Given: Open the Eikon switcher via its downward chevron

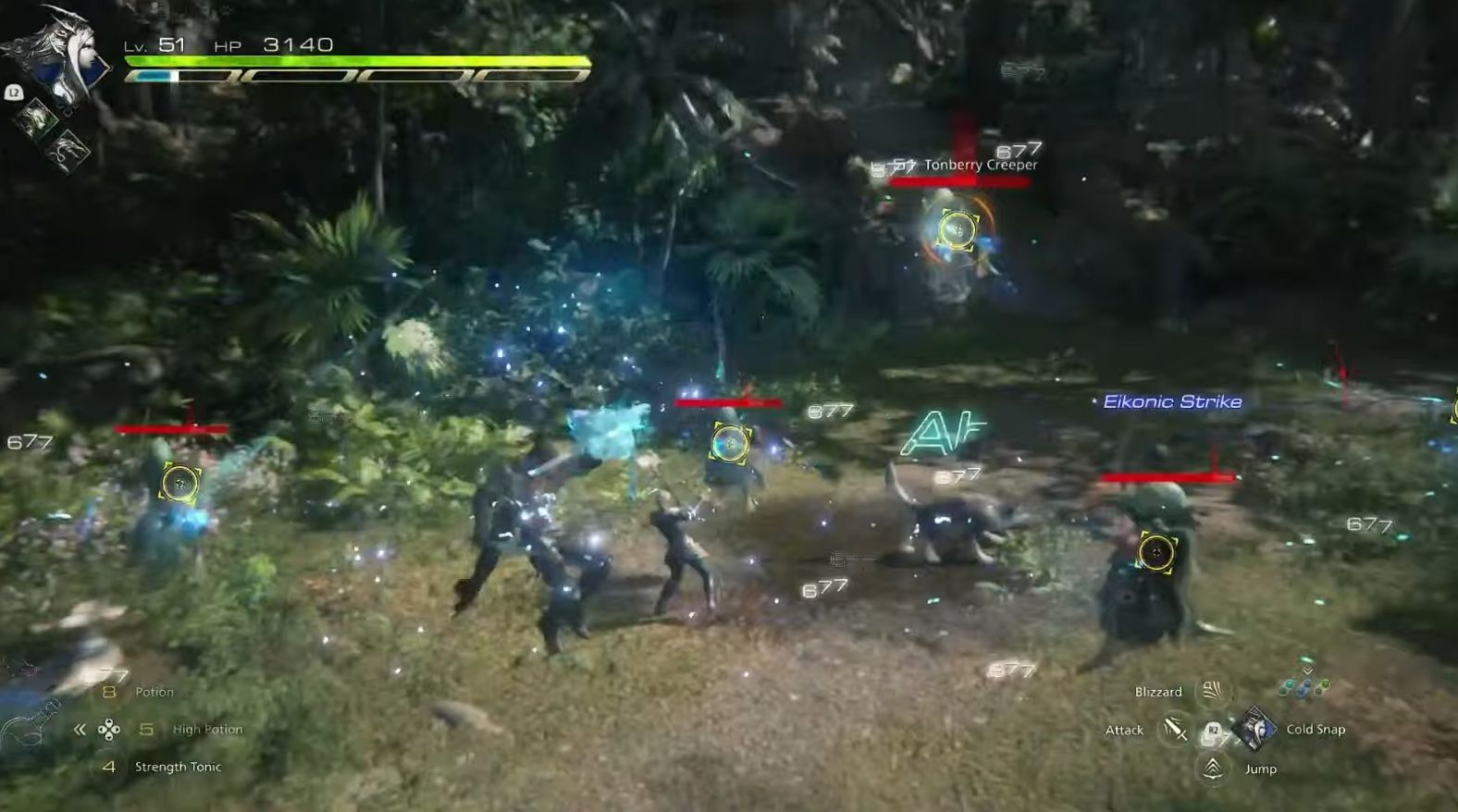Looking at the screenshot, I should pyautogui.click(x=1308, y=671).
